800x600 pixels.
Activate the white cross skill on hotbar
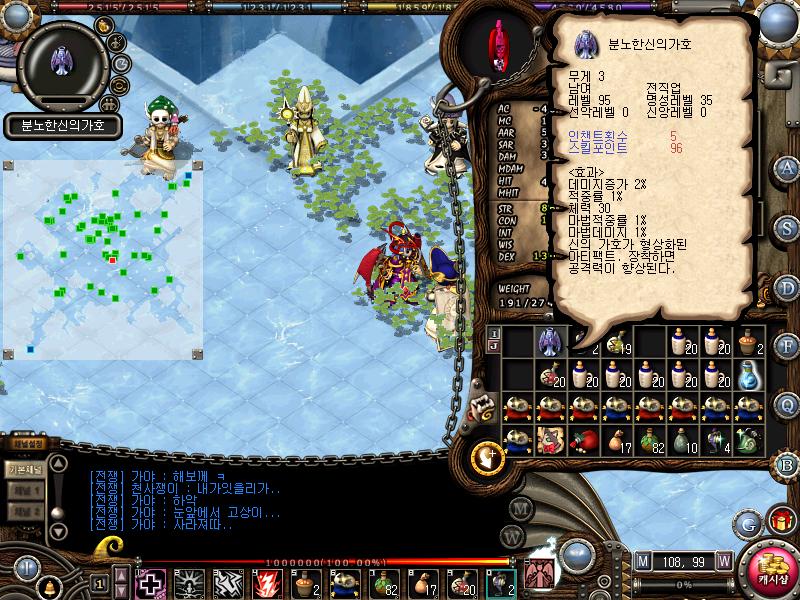click(151, 582)
